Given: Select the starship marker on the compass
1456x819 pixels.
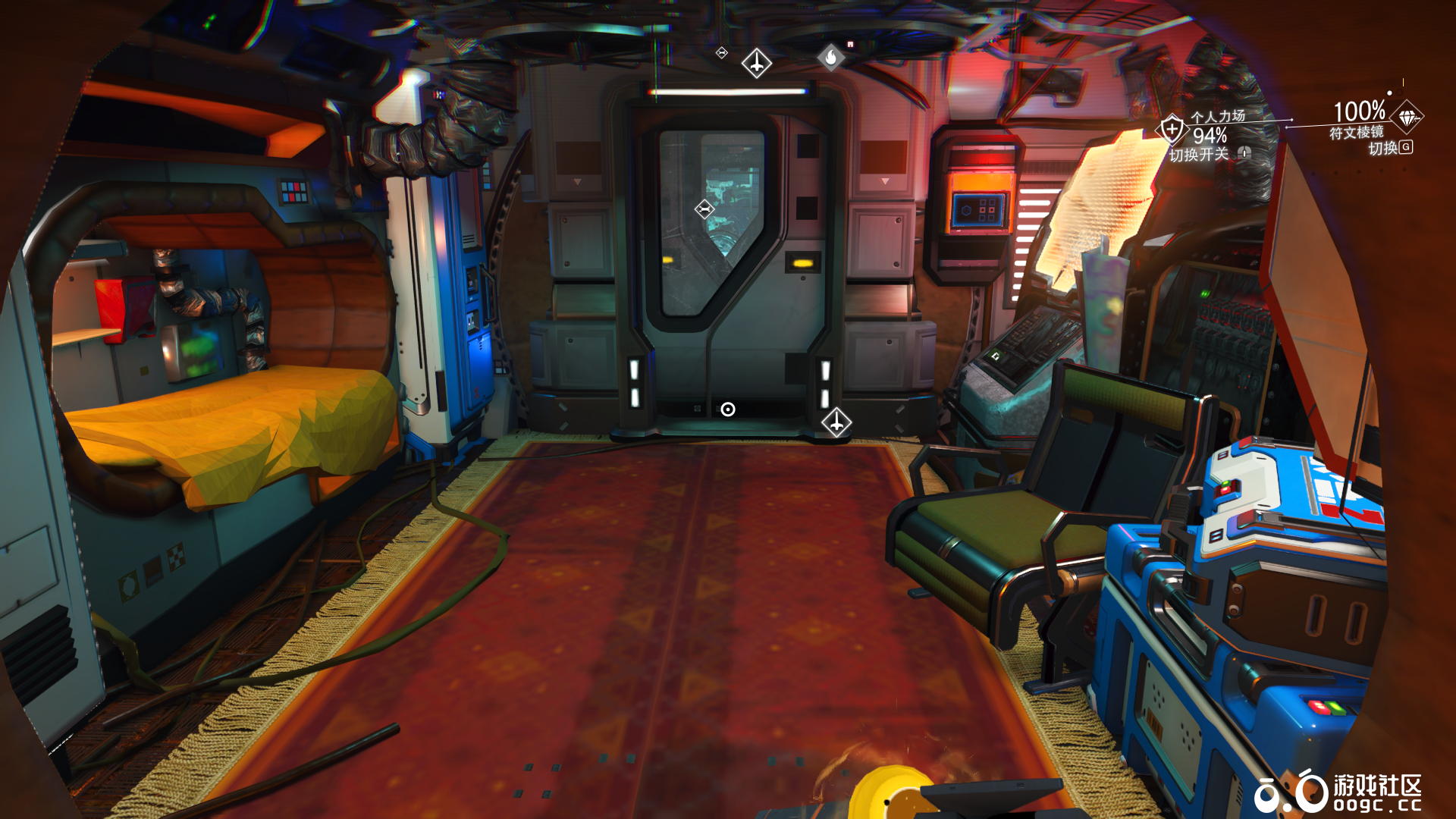Looking at the screenshot, I should click(x=756, y=63).
